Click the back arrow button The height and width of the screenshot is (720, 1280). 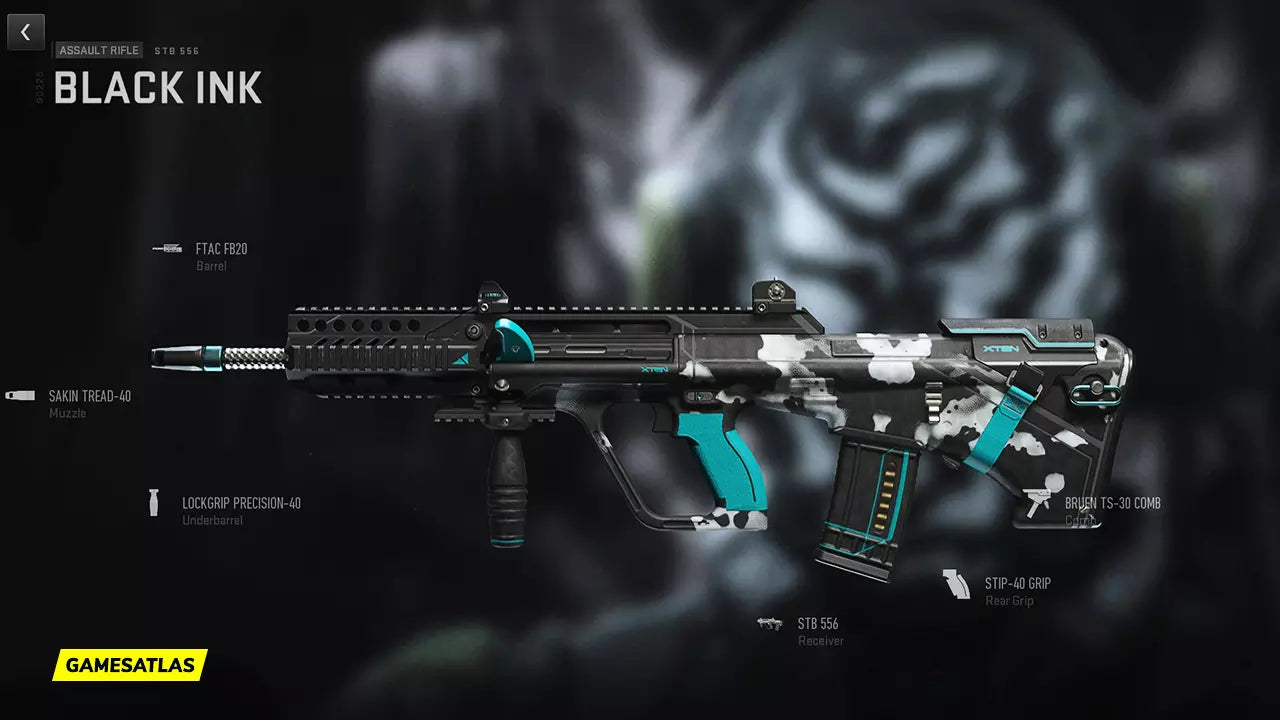pos(25,32)
